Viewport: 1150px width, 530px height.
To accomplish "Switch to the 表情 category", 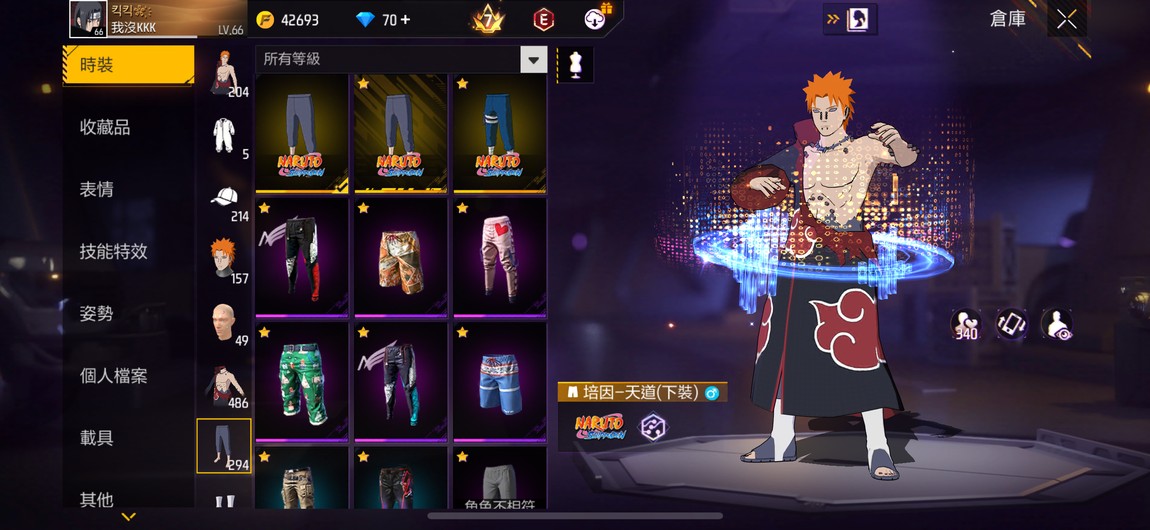I will pos(97,190).
